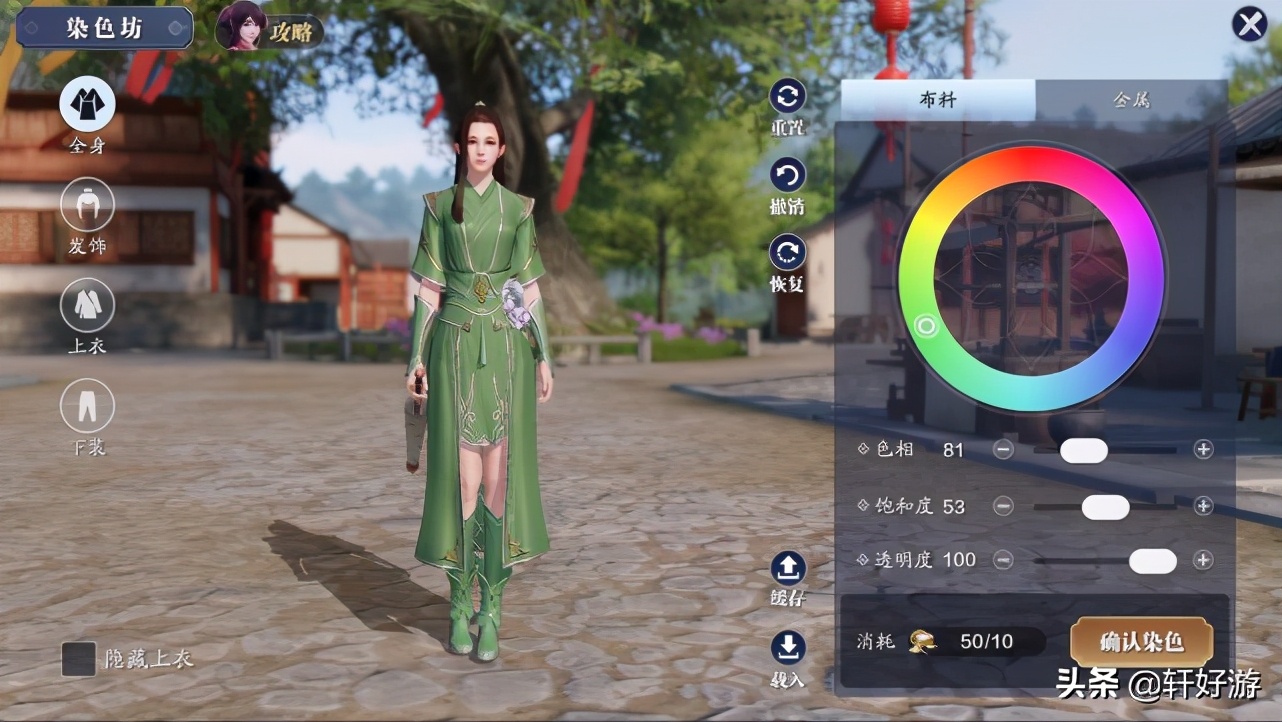
Task: Pick a color on the hue ring
Action: (x=927, y=326)
